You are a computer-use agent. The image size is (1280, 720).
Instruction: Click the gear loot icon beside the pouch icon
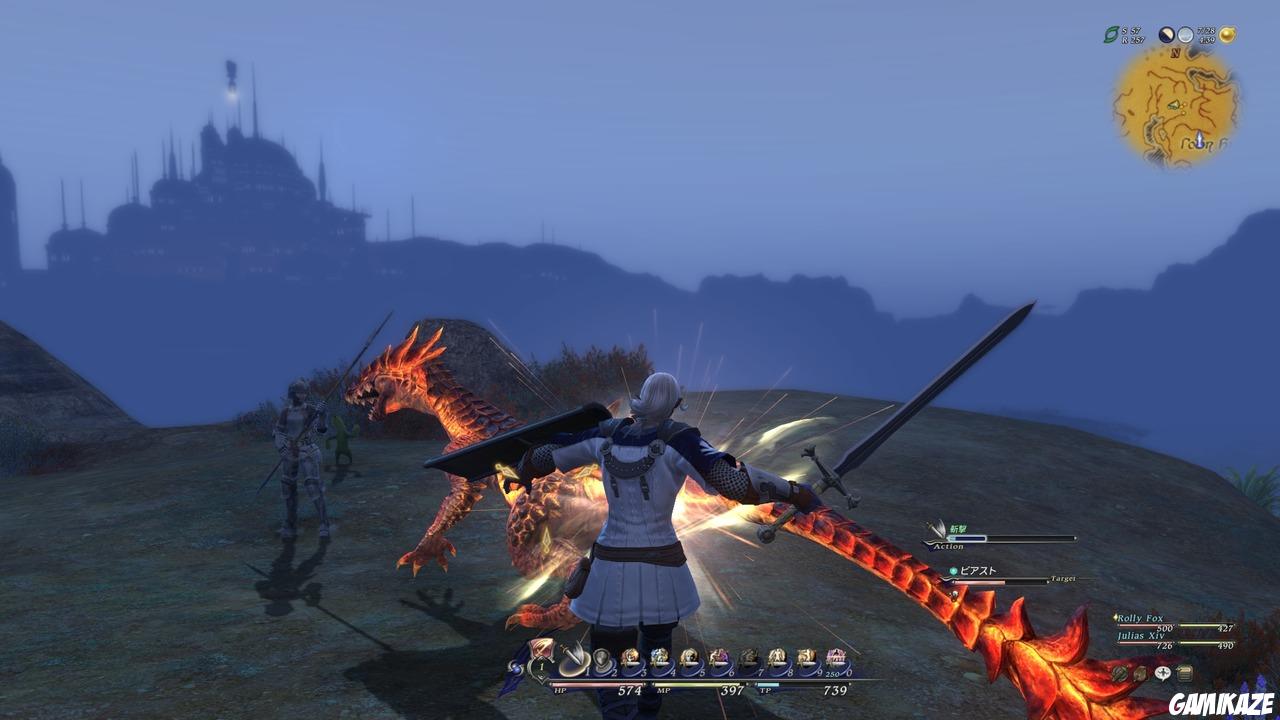(1119, 673)
